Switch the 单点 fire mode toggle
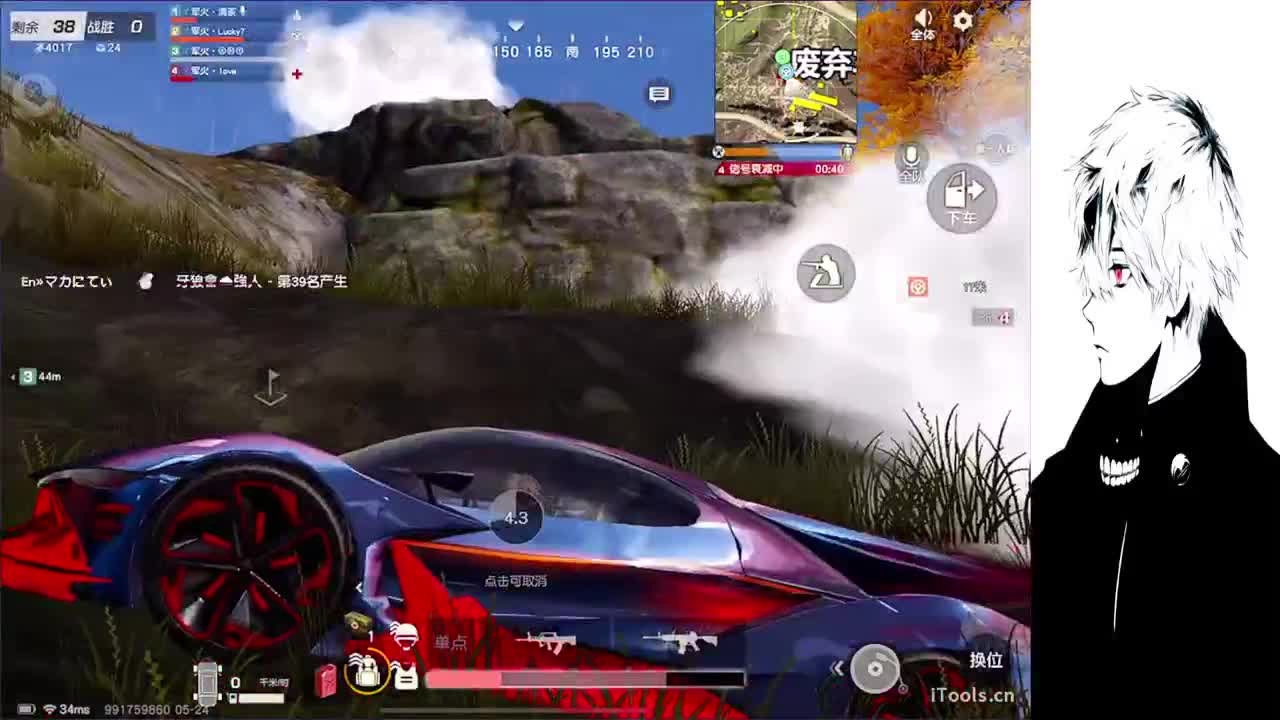The height and width of the screenshot is (720, 1280). tap(452, 641)
